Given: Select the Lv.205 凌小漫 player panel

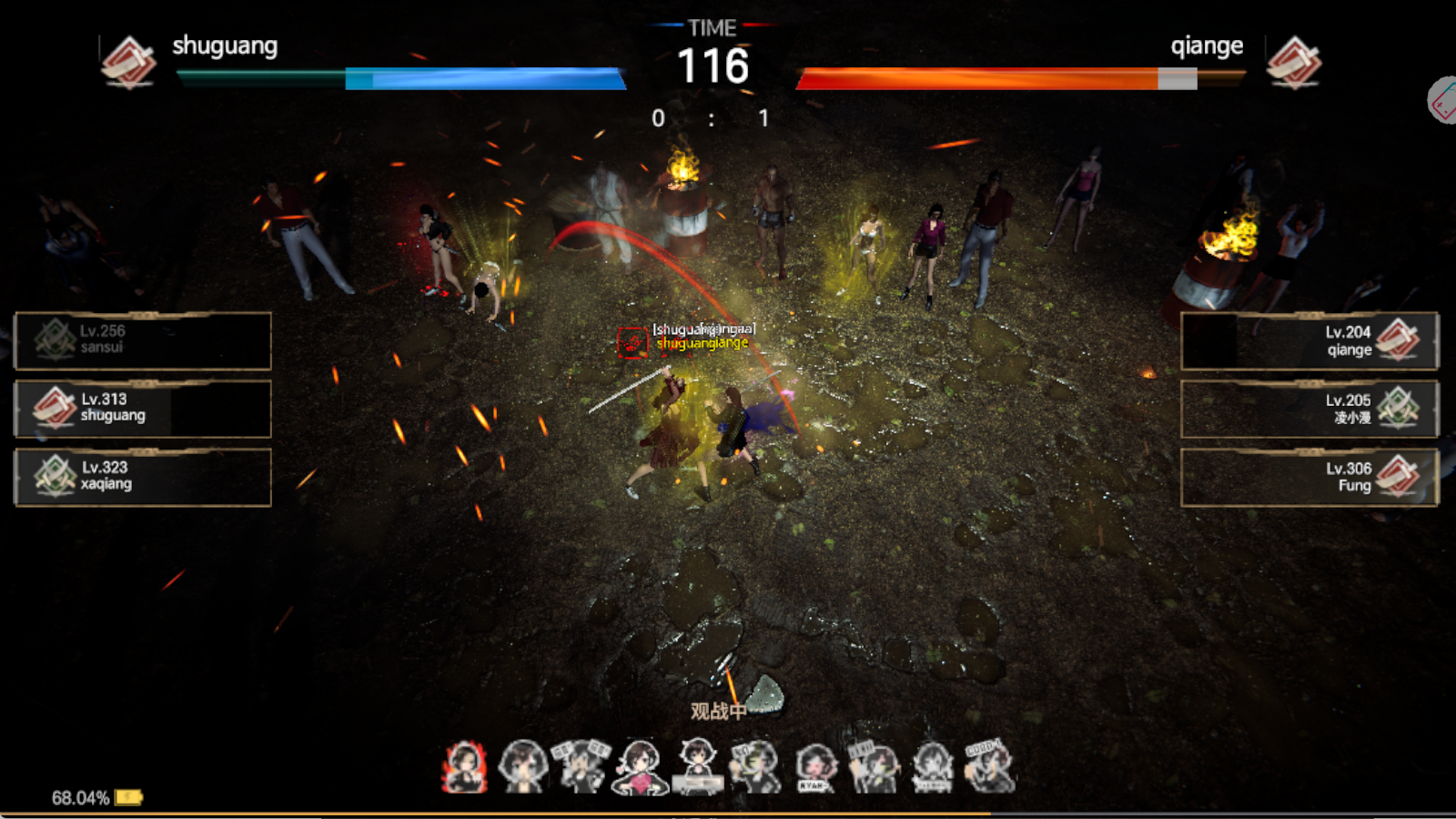Looking at the screenshot, I should pos(1309,409).
